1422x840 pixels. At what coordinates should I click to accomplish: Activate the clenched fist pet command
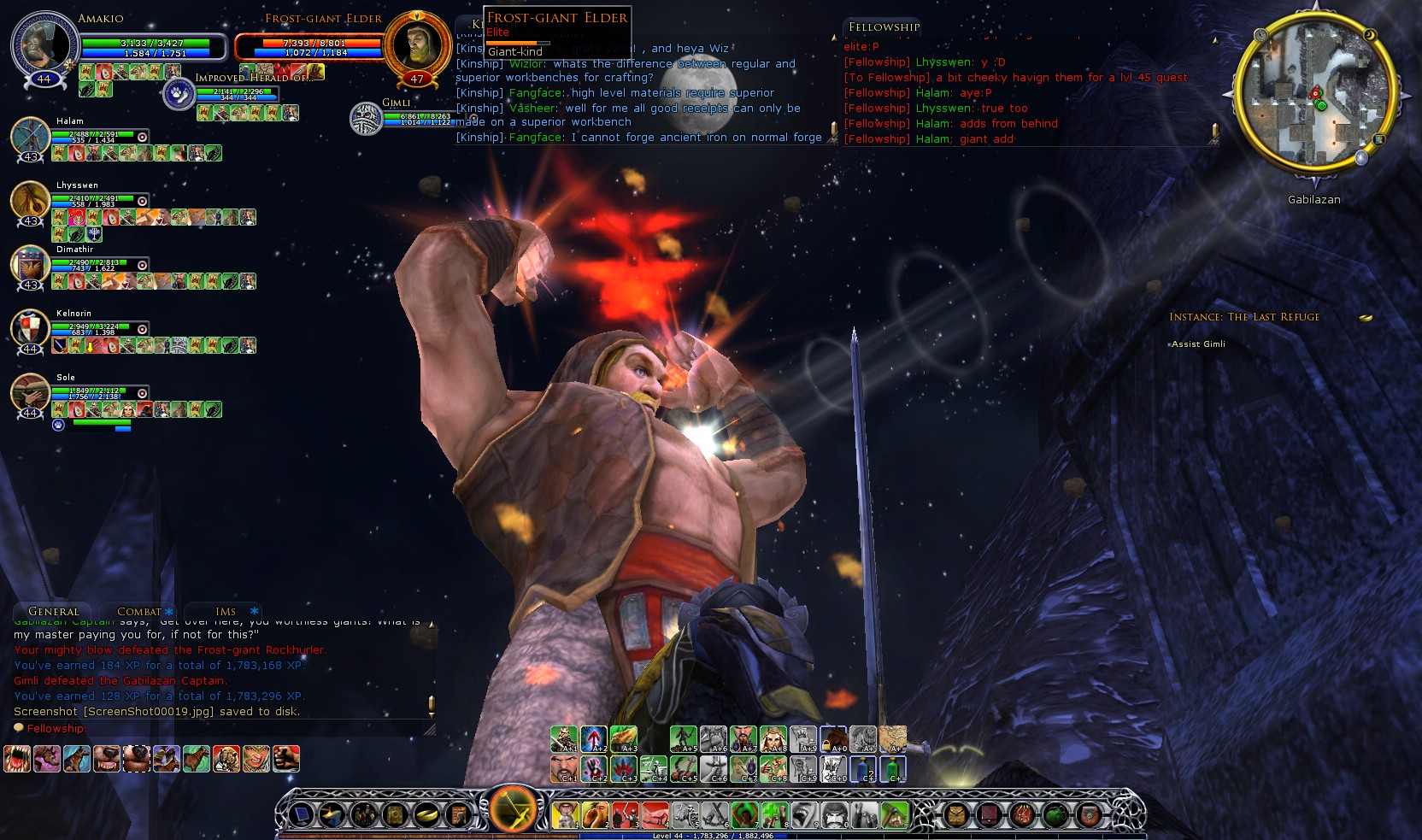(286, 759)
